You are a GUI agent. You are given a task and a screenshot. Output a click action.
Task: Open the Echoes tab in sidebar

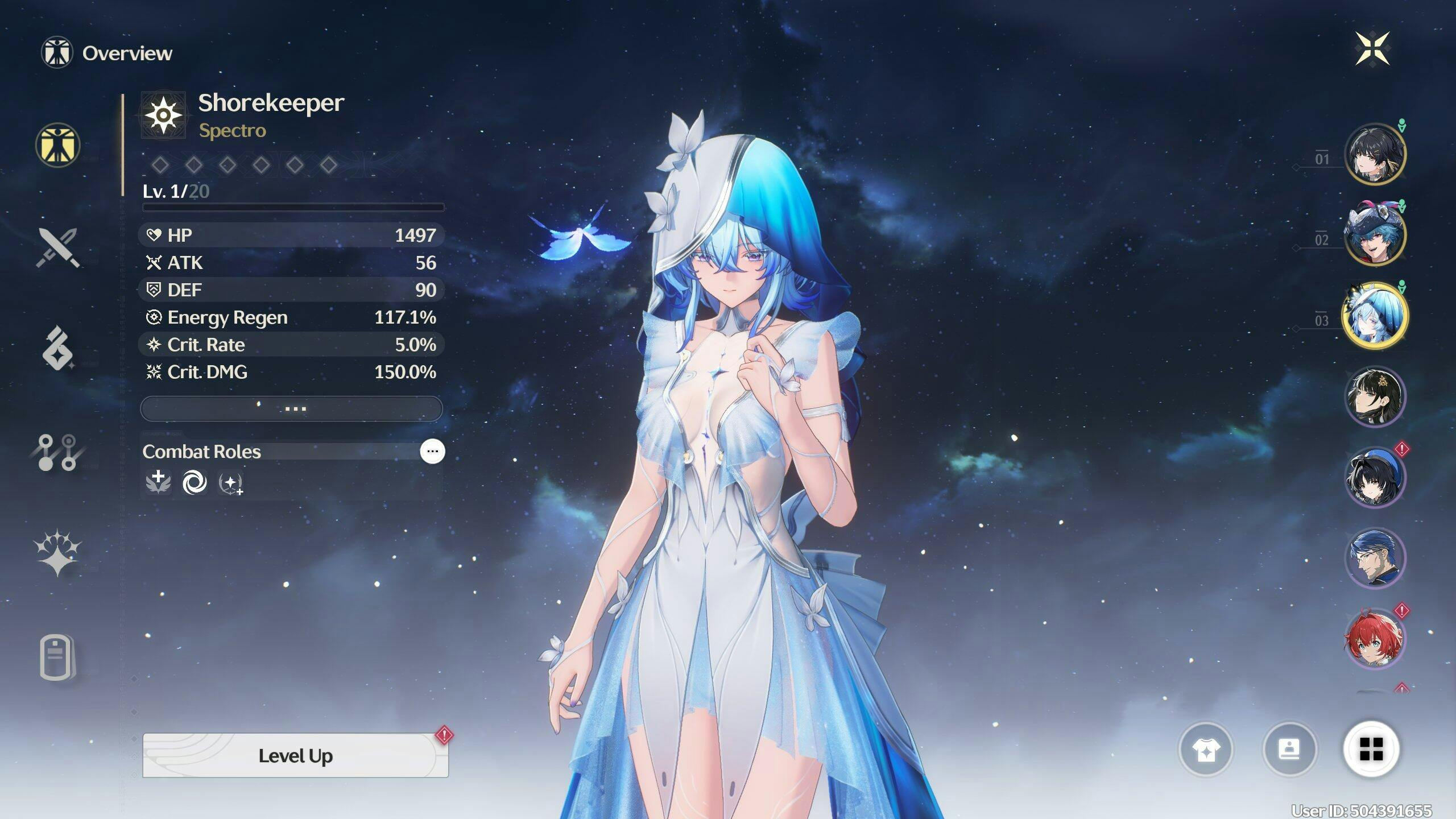pyautogui.click(x=57, y=348)
